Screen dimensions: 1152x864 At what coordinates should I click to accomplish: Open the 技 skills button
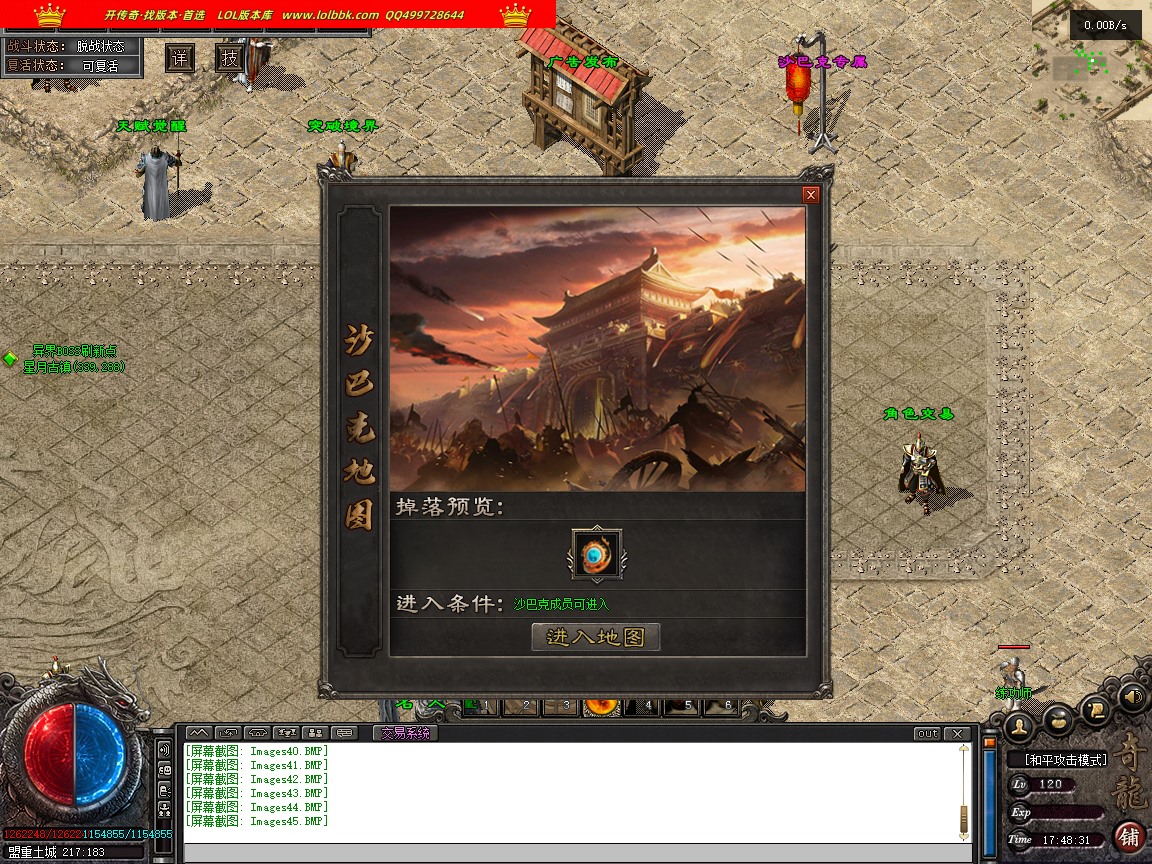(230, 58)
